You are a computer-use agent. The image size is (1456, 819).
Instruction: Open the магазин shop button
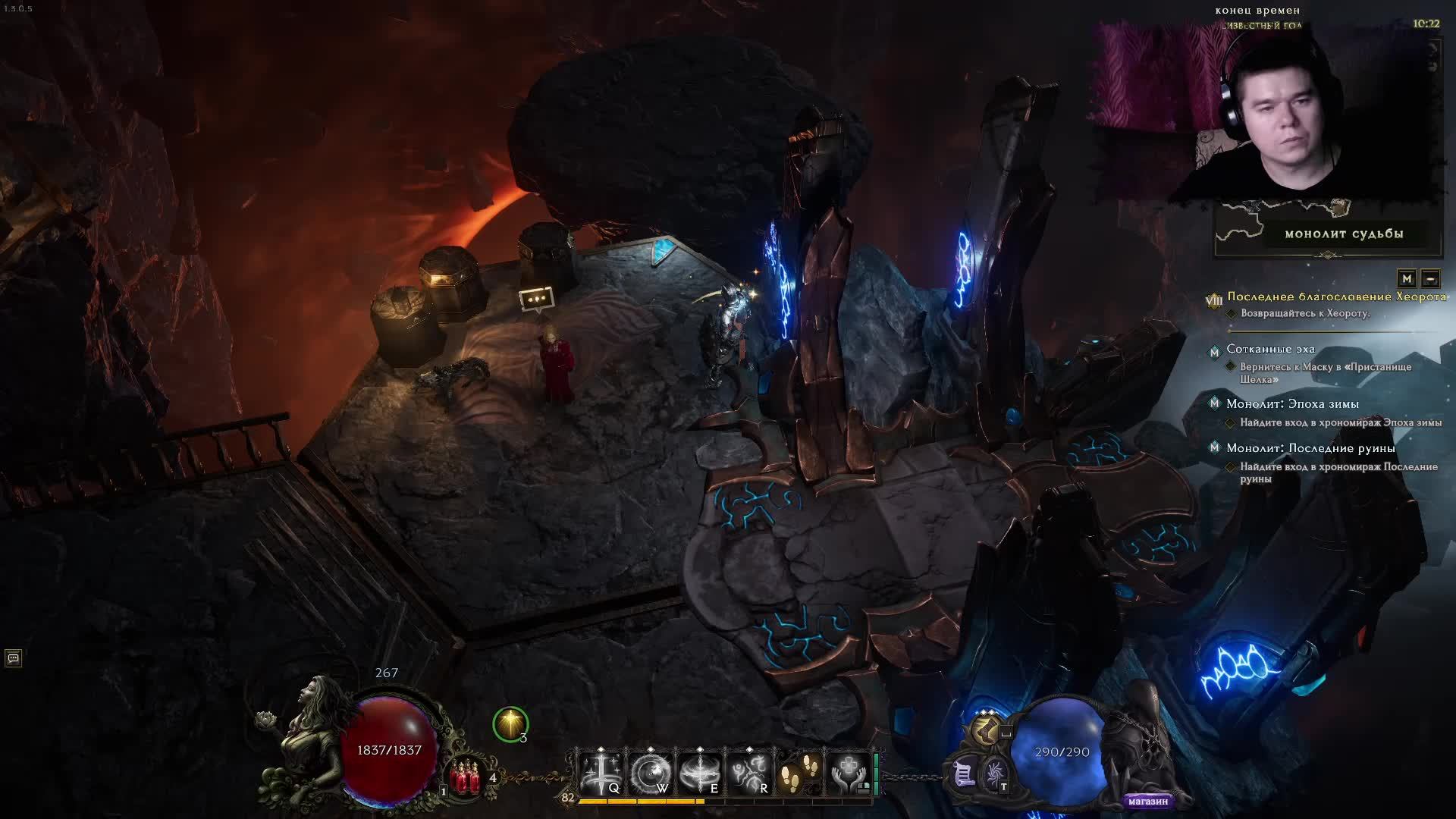[x=1147, y=801]
